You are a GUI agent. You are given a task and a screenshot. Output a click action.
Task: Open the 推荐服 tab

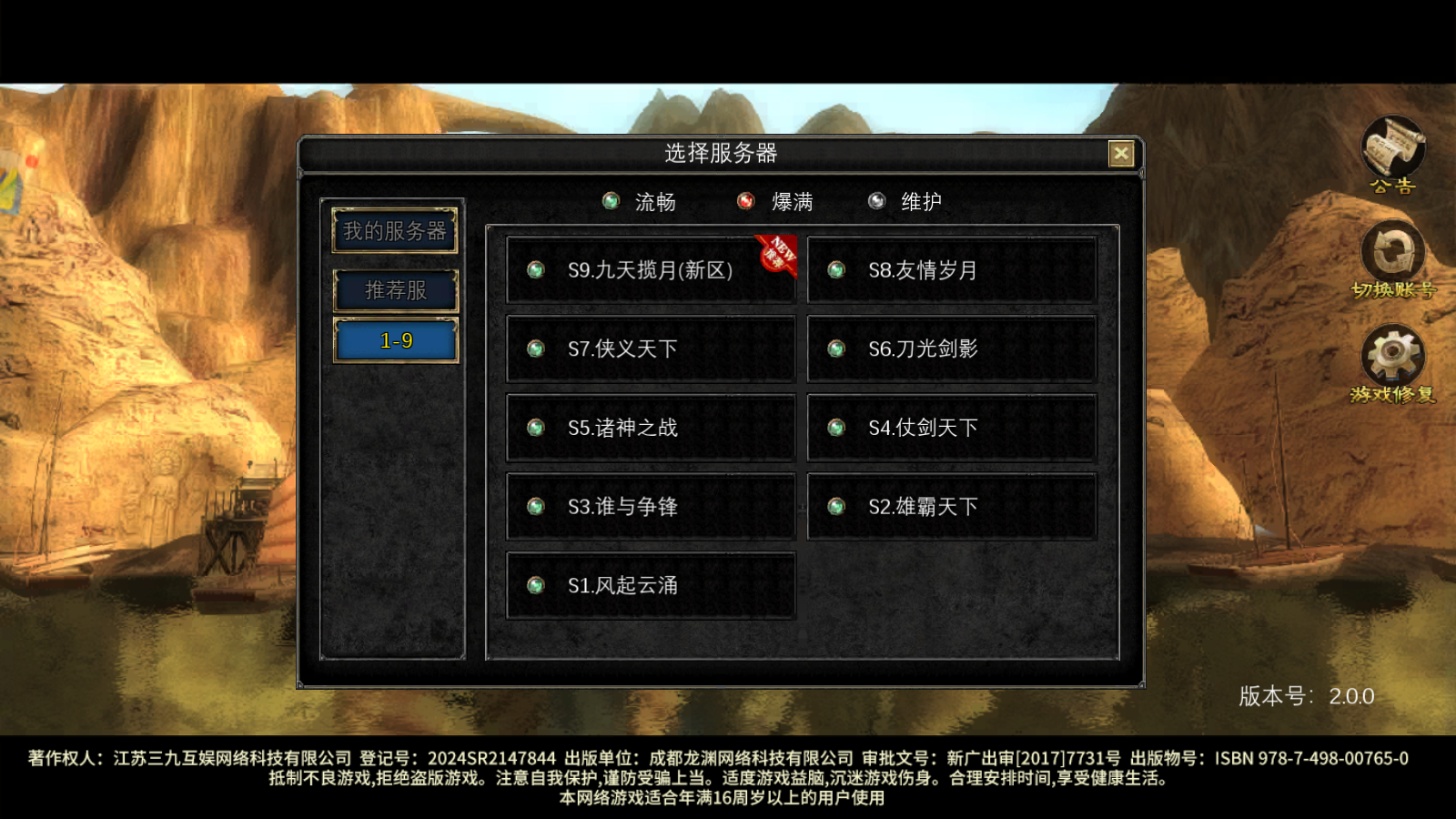[x=396, y=289]
